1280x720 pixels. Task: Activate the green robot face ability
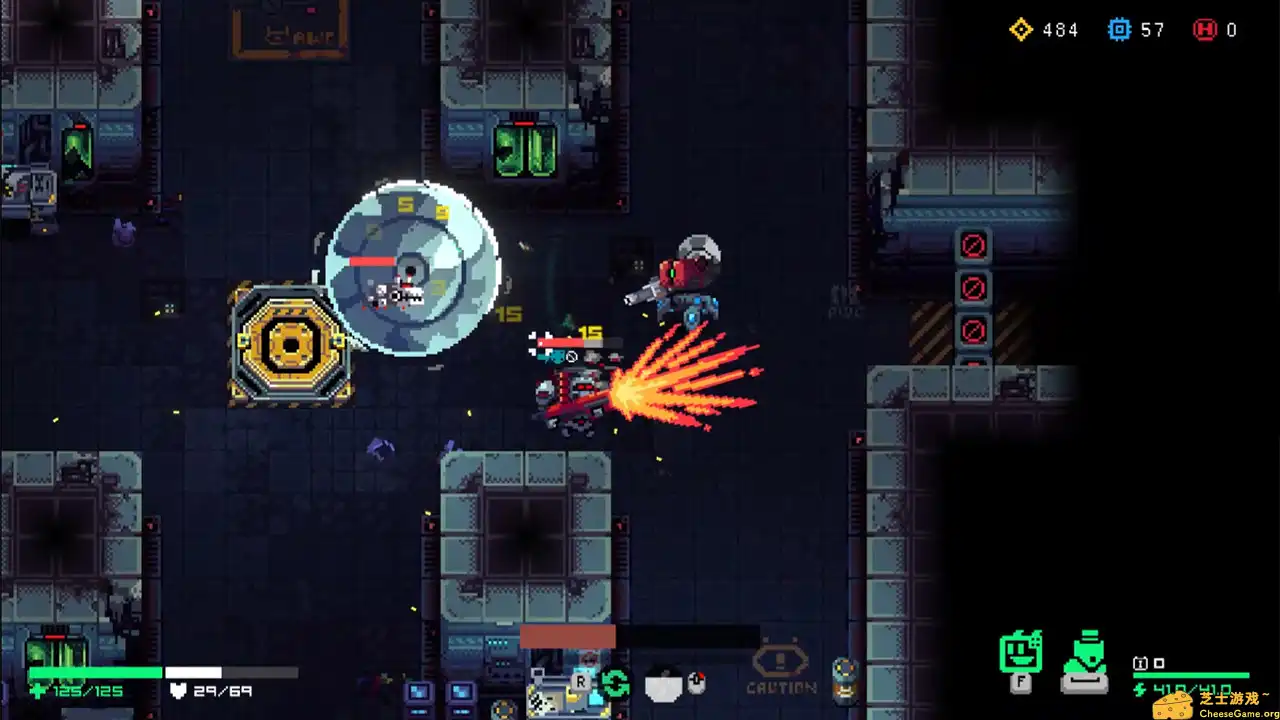[1021, 654]
